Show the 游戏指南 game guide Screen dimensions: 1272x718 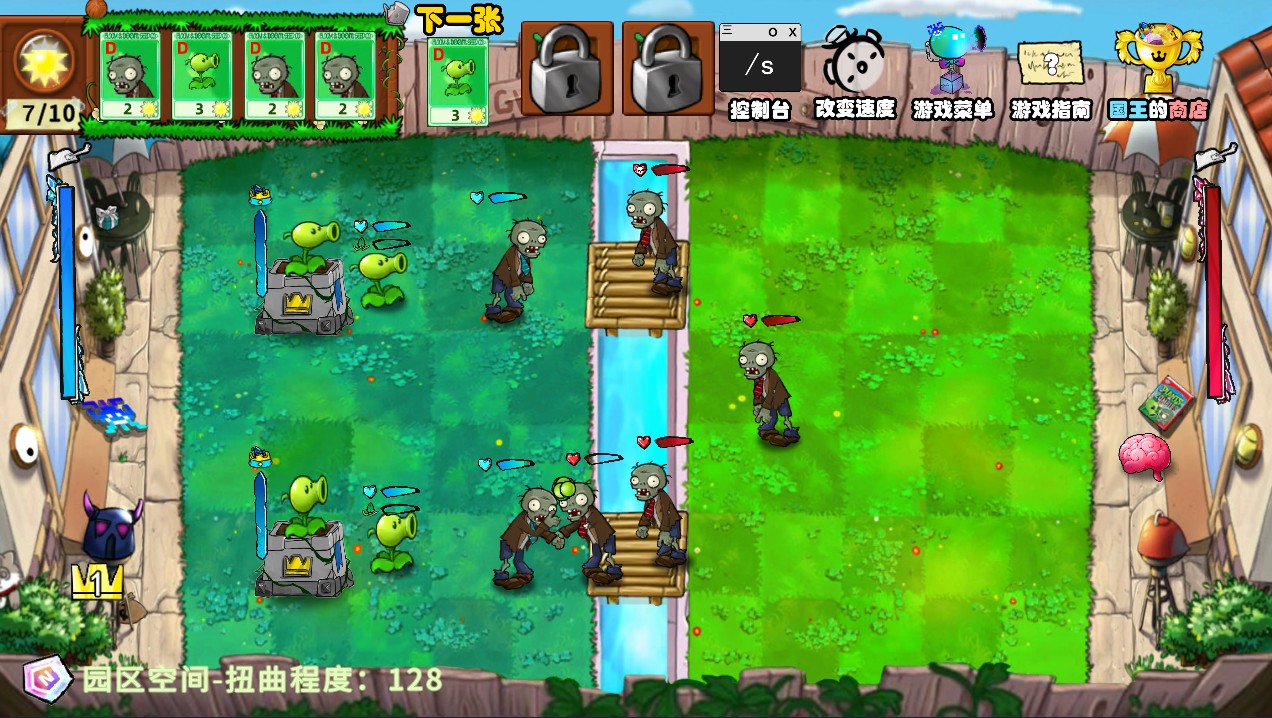pyautogui.click(x=1050, y=66)
